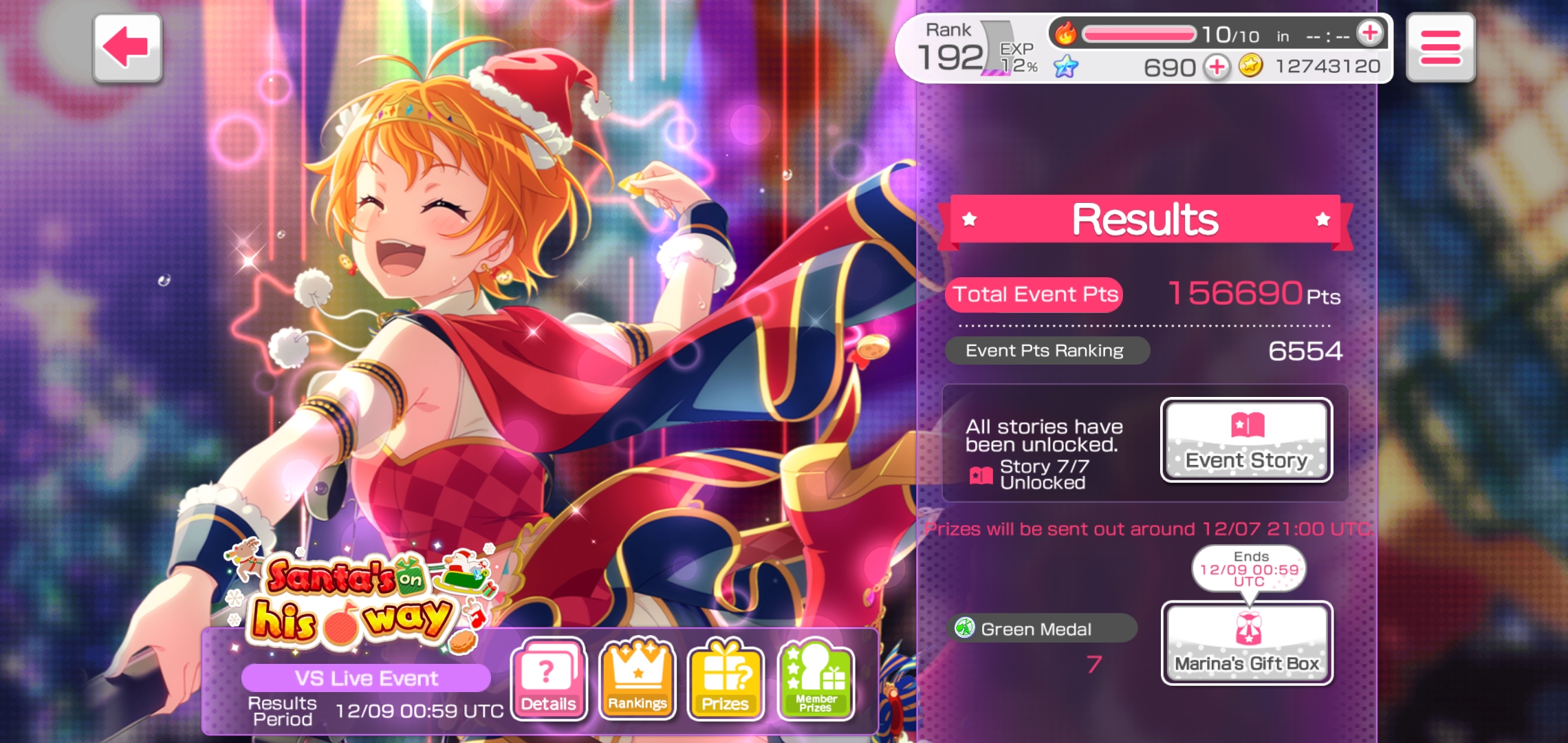Add live boosts with the plus button
The width and height of the screenshot is (1568, 743).
tap(1369, 33)
